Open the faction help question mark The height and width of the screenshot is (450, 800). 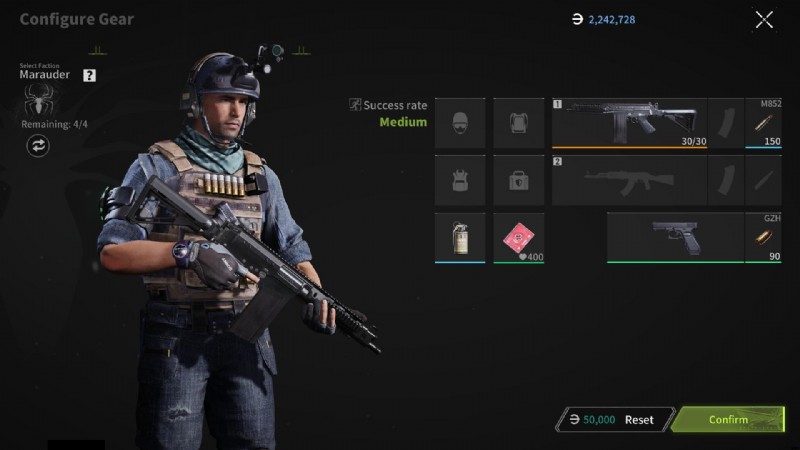click(90, 75)
